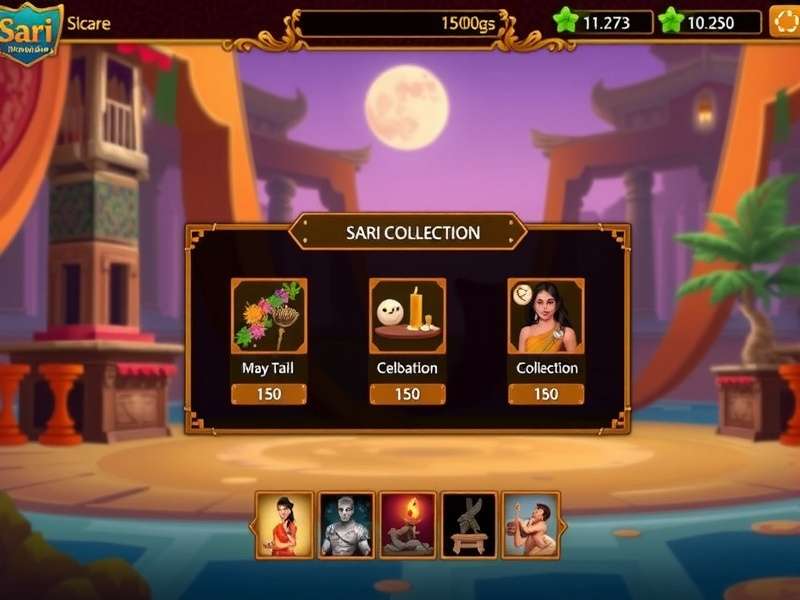Pick the grey mummy figure card
800x600 pixels.
point(346,524)
